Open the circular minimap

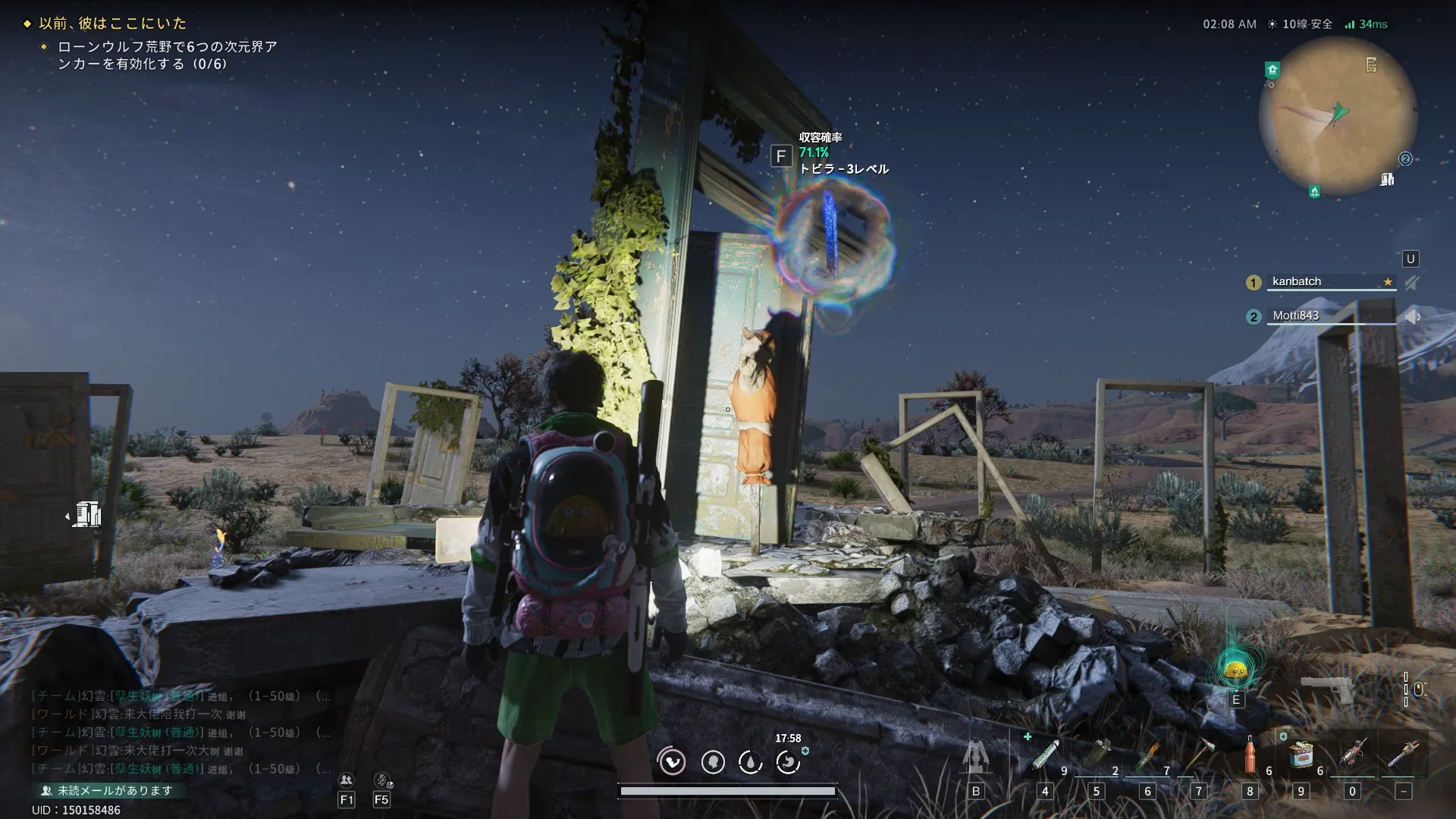click(x=1338, y=115)
